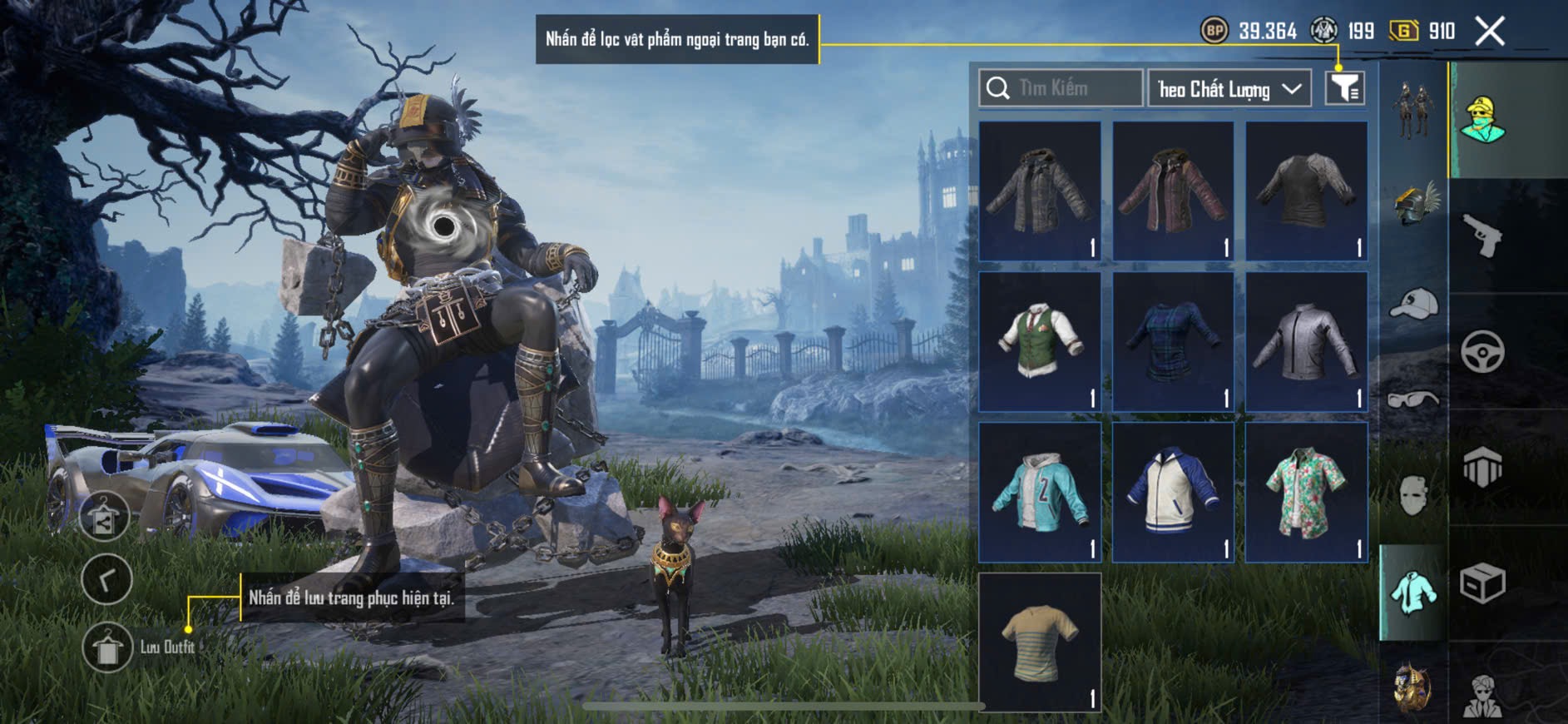Toggle the owned items filter funnel
The image size is (1568, 724).
click(1344, 87)
